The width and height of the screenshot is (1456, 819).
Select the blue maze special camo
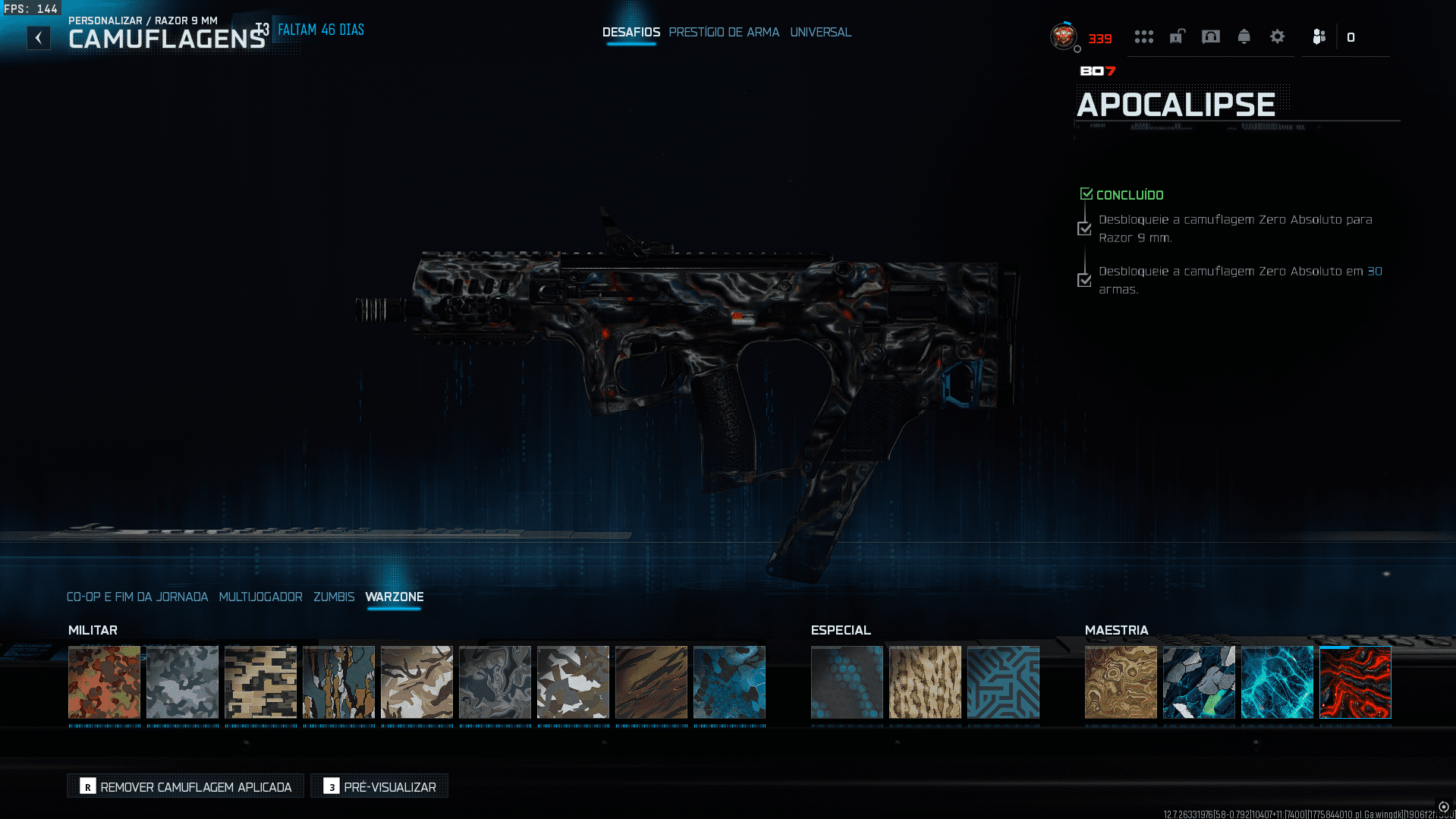[x=1002, y=682]
